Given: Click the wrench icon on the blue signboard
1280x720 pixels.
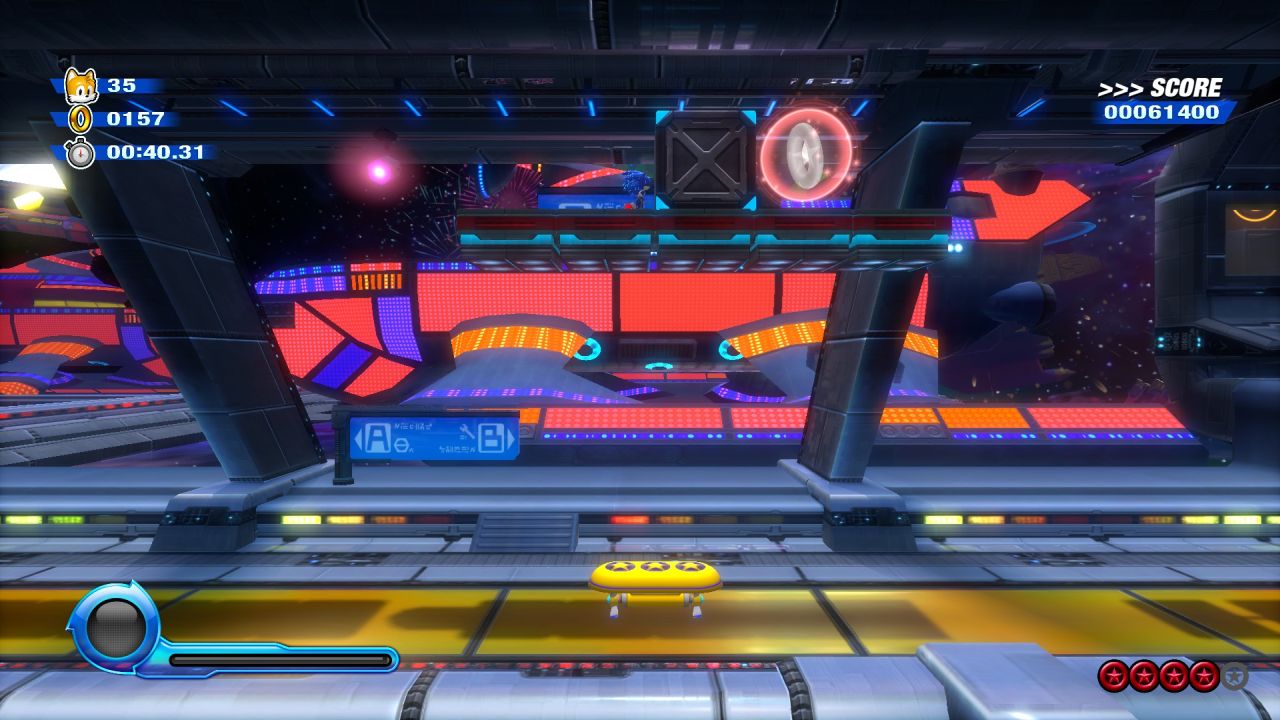Looking at the screenshot, I should (x=467, y=431).
